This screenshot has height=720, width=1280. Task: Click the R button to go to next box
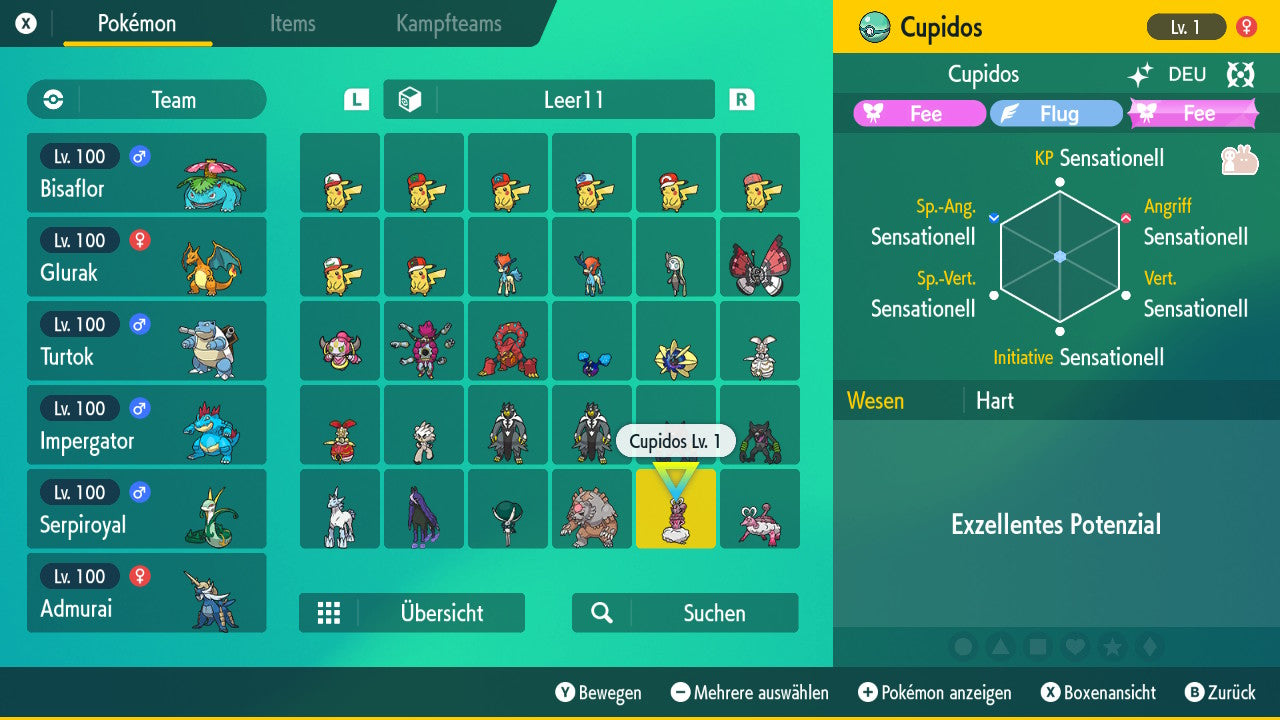pos(741,100)
